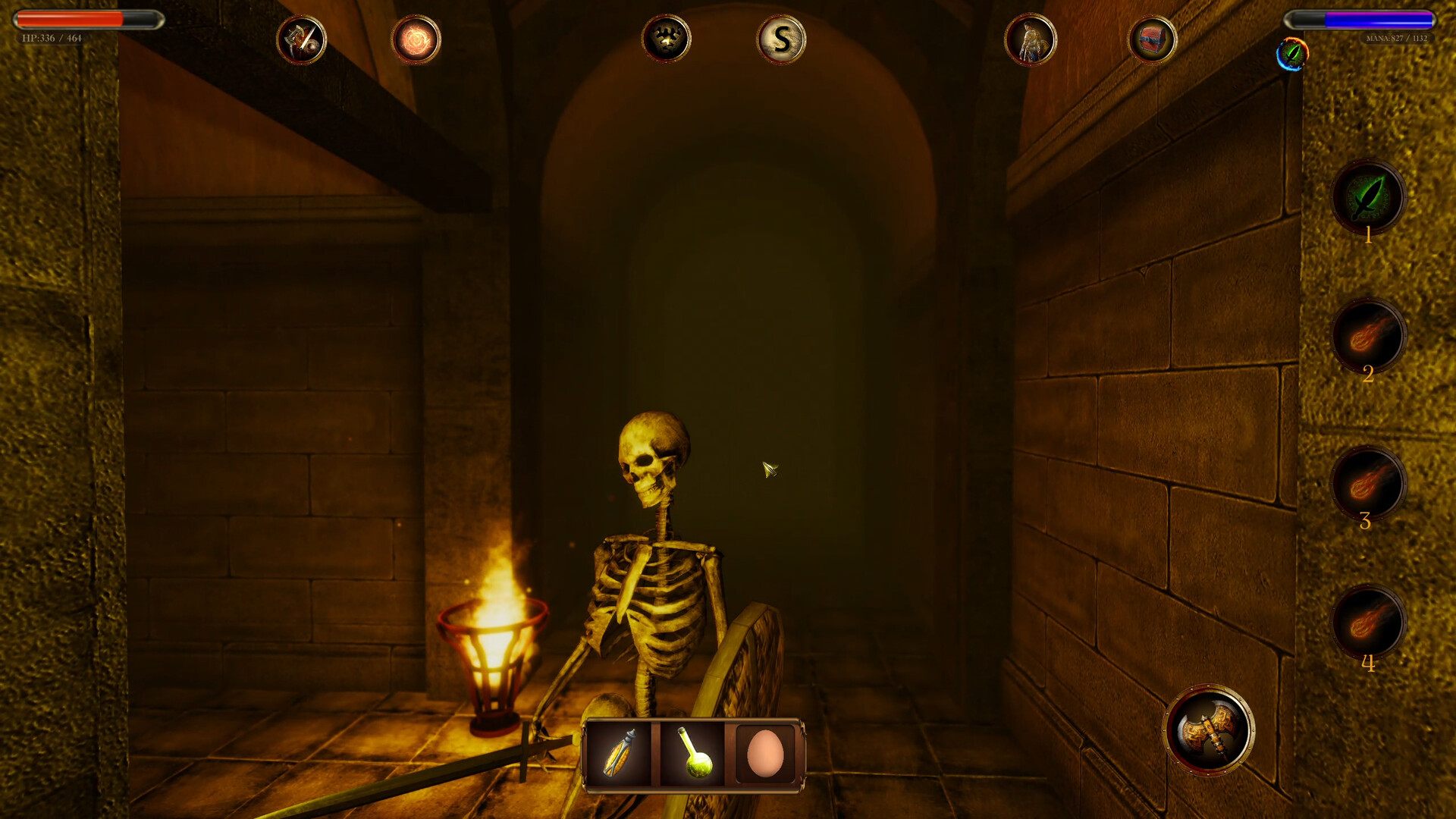The height and width of the screenshot is (819, 1456).
Task: Open the character sheet knight icon
Action: (1031, 40)
